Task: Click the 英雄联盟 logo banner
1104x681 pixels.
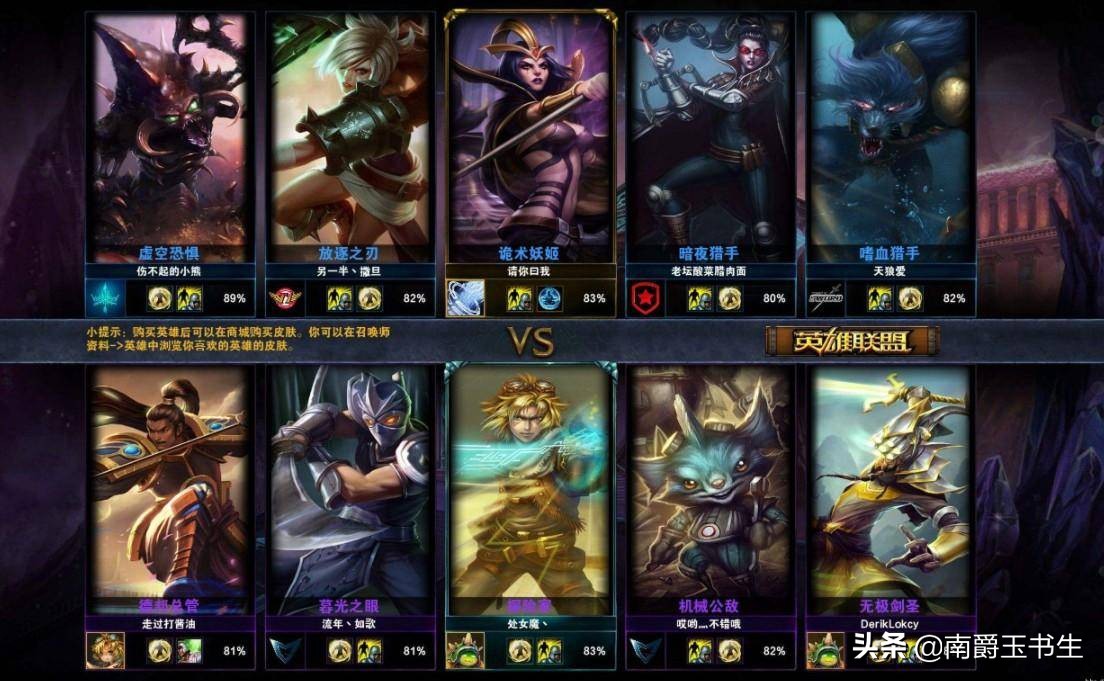Action: point(852,341)
